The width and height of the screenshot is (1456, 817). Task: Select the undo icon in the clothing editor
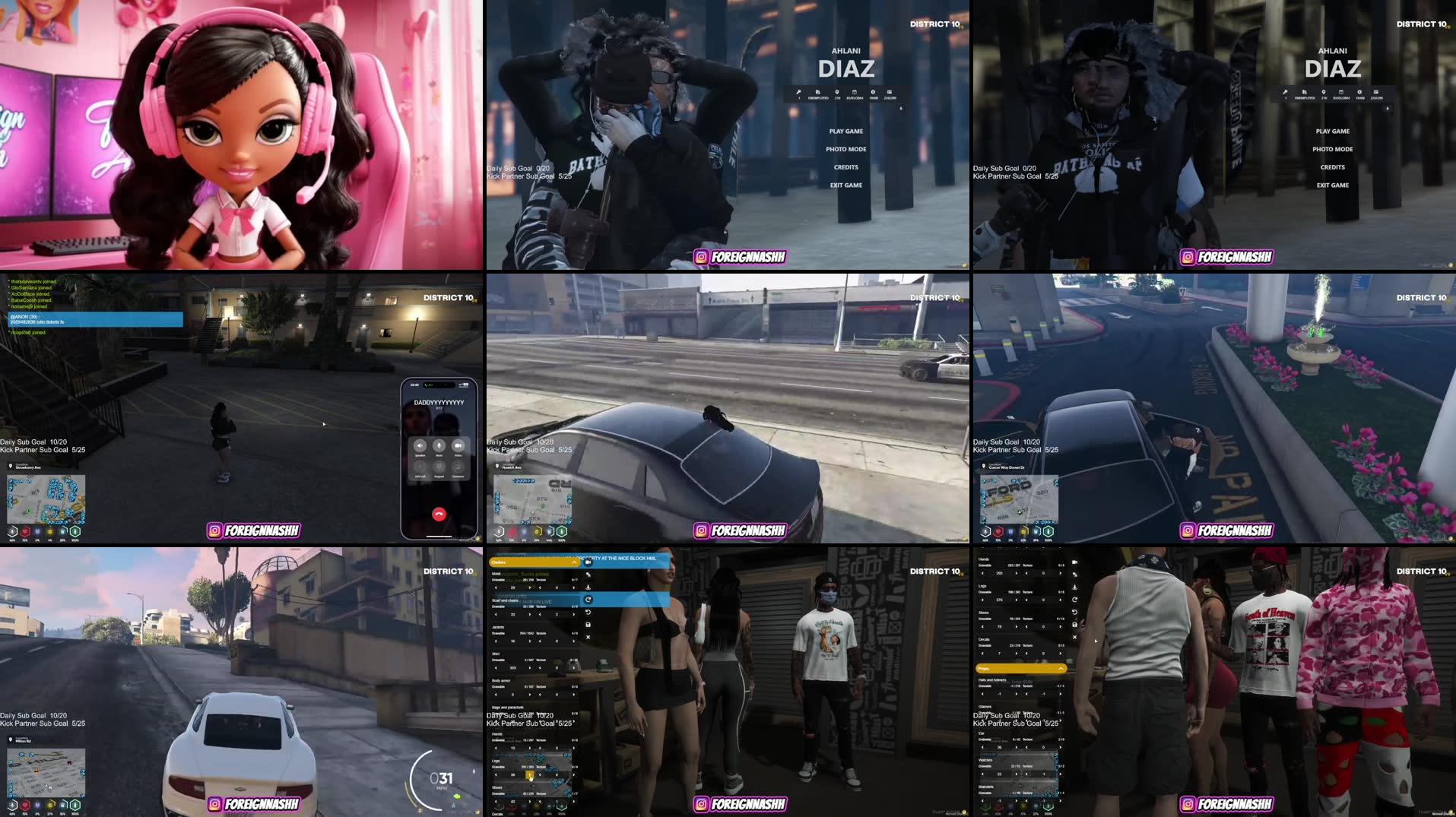point(588,612)
